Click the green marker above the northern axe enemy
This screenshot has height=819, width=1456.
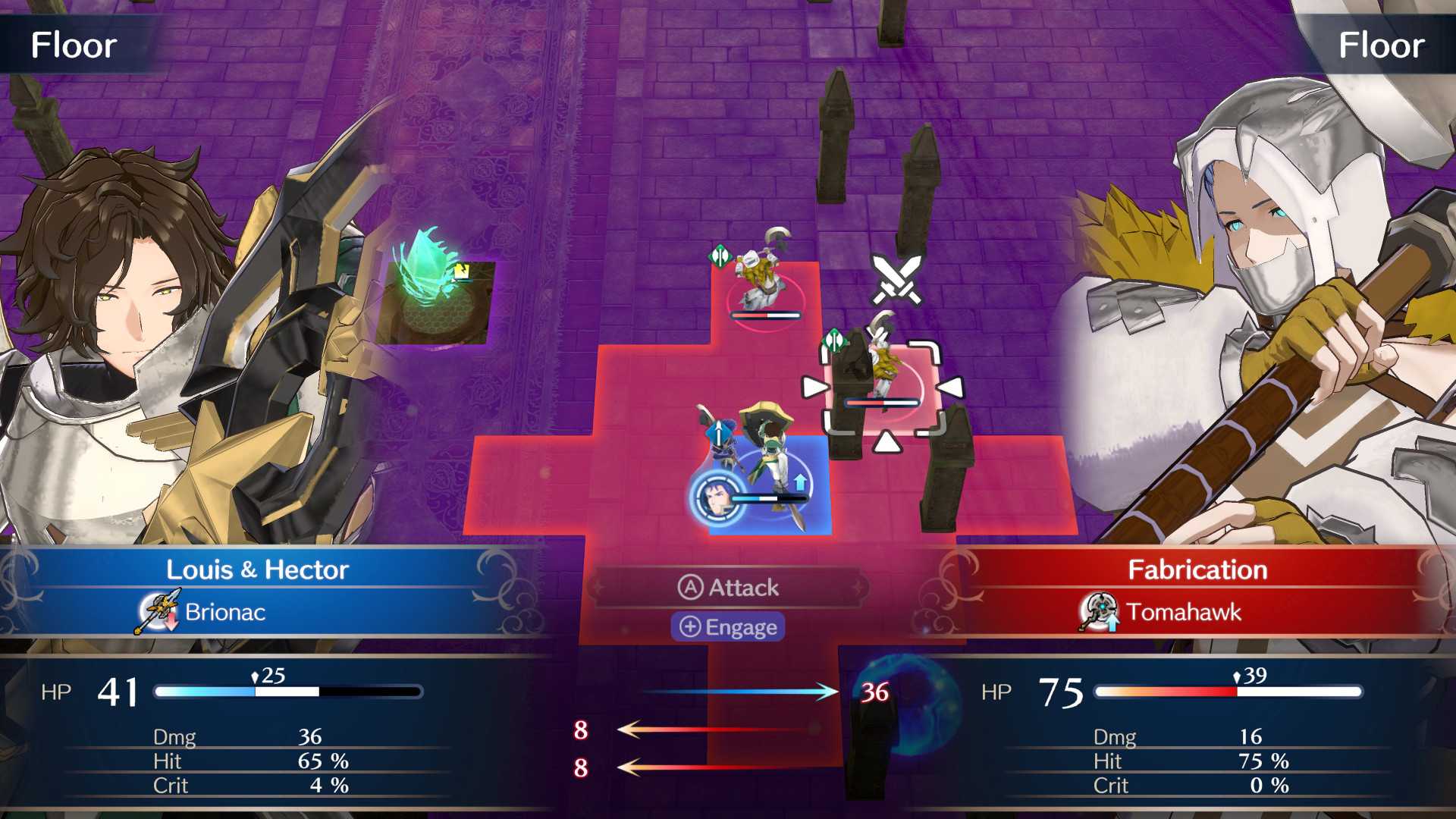click(x=719, y=256)
